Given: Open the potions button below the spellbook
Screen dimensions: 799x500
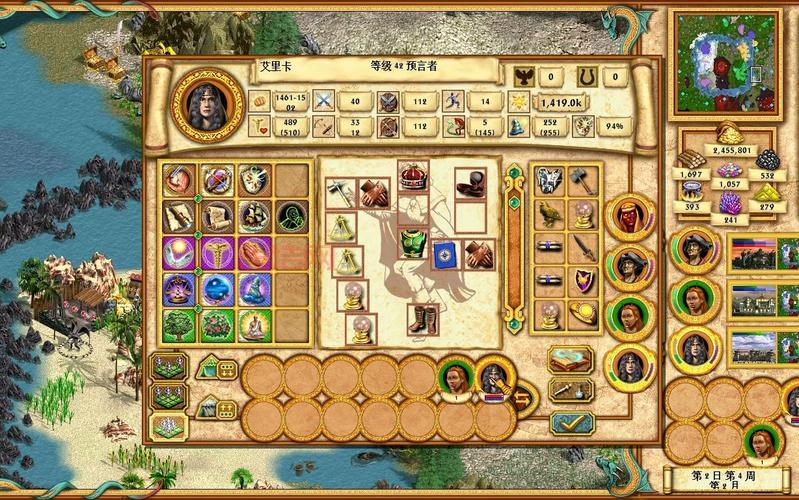Looking at the screenshot, I should (571, 391).
